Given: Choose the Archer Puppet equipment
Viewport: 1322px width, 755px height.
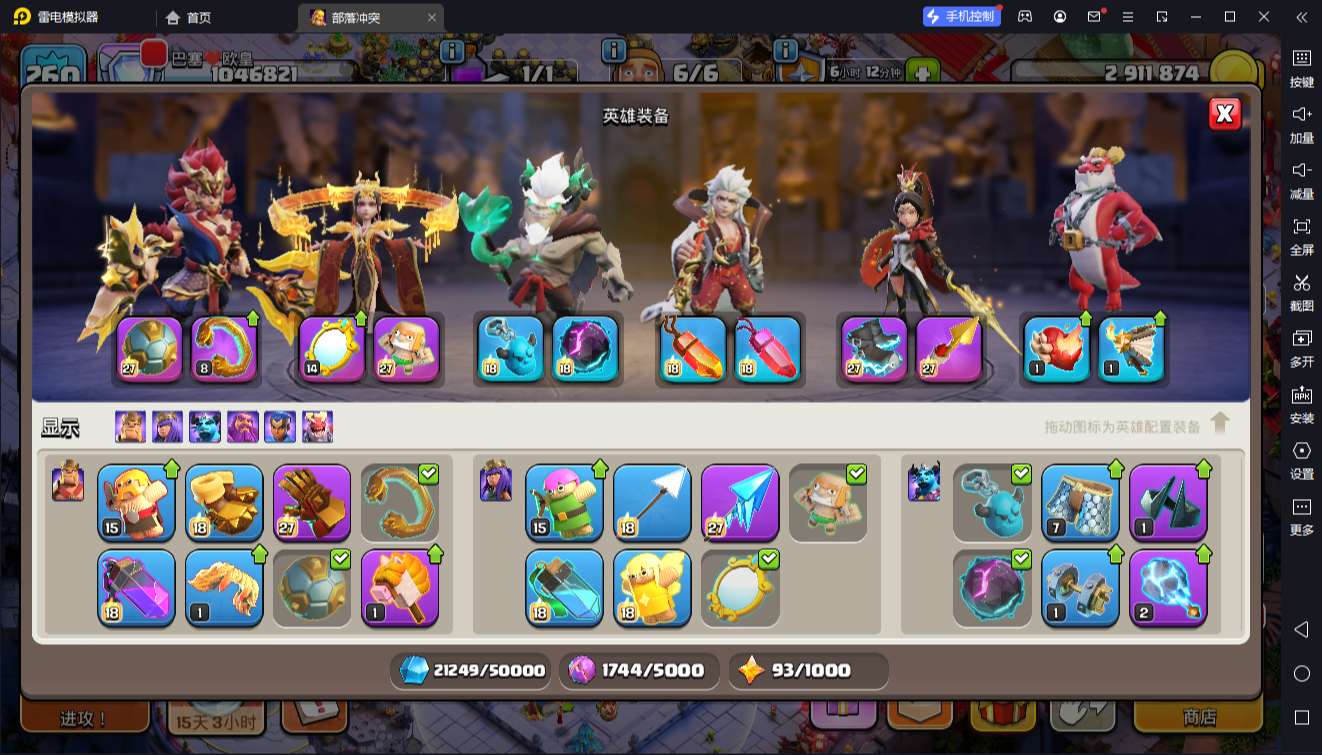Looking at the screenshot, I should tap(564, 502).
